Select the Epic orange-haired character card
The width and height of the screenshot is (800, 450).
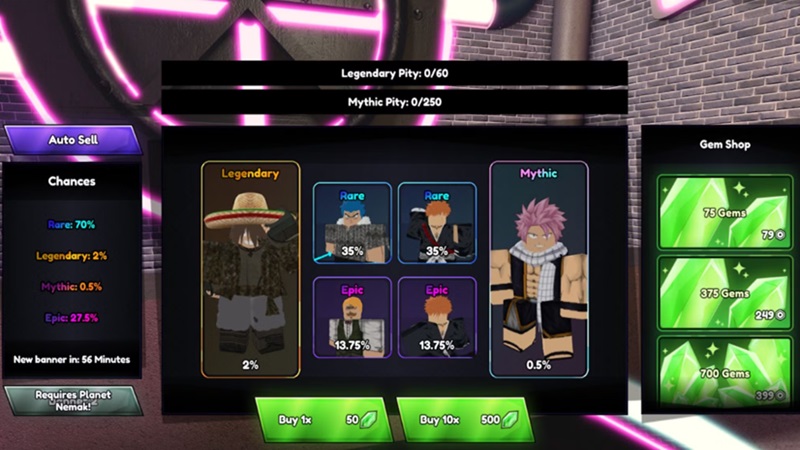436,316
